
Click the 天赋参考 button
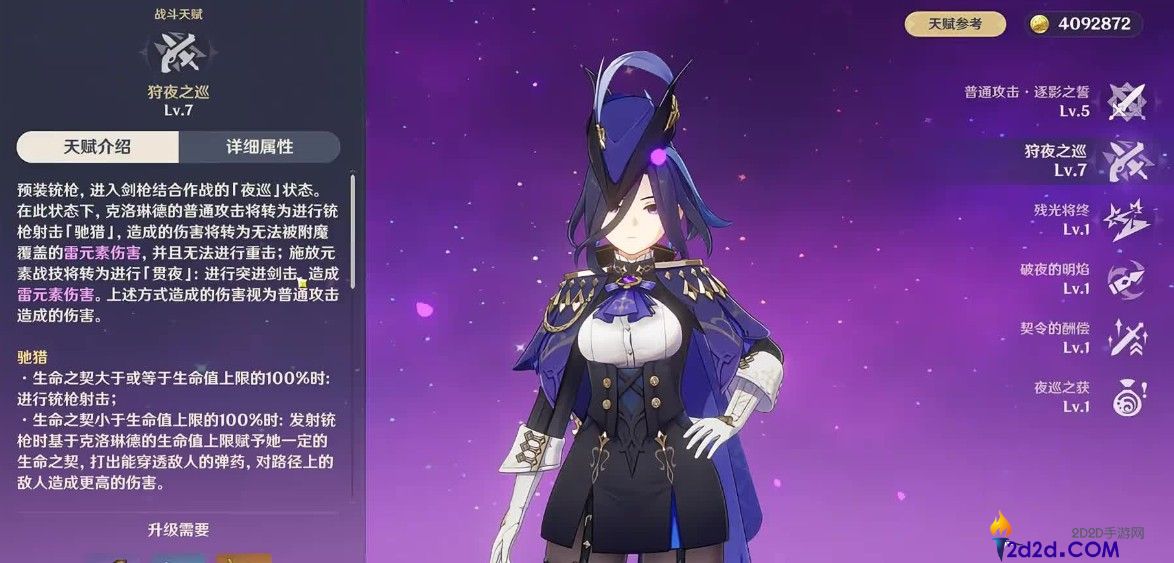click(x=955, y=24)
